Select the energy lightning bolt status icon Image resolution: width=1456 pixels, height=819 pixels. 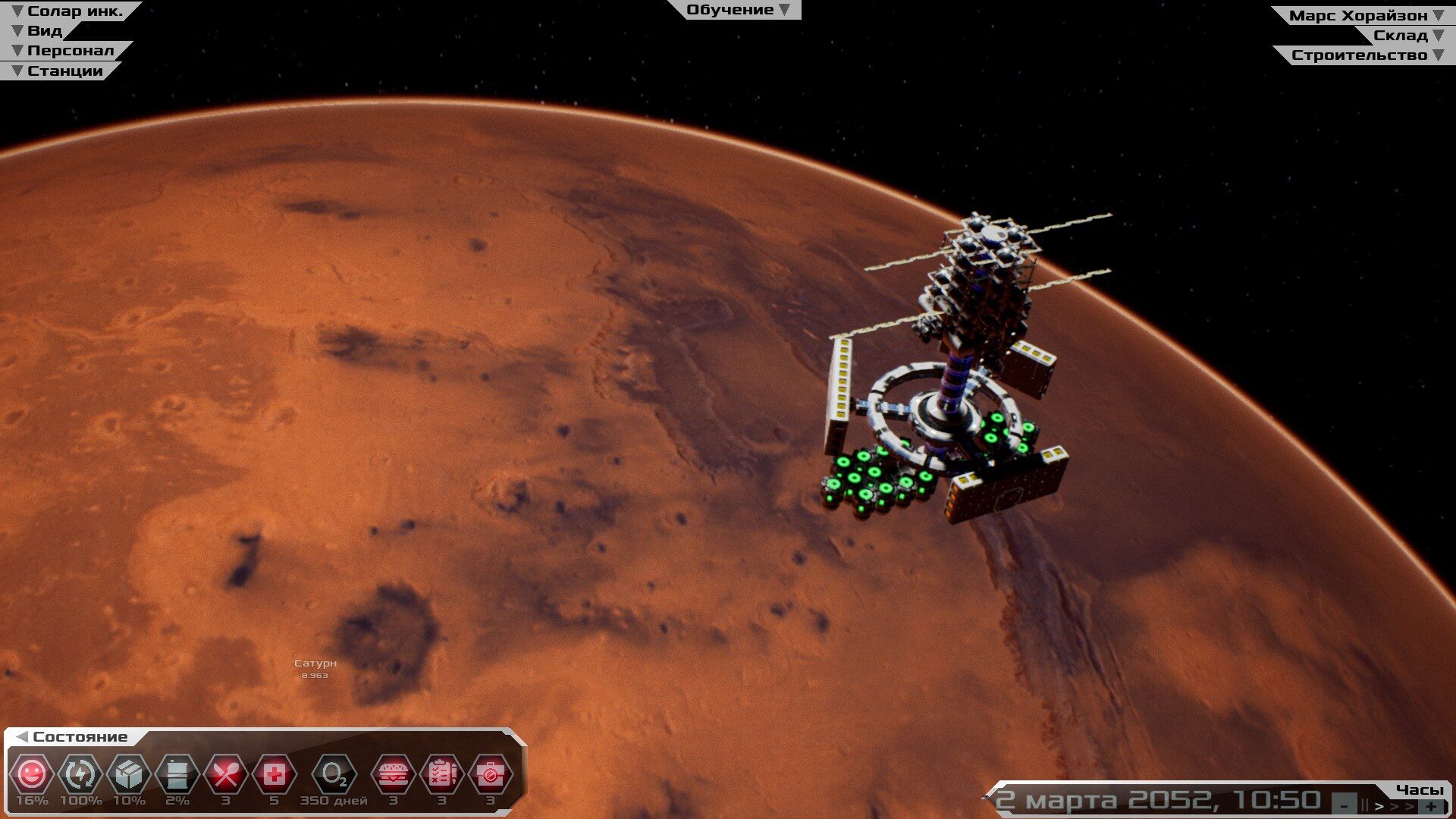(80, 775)
